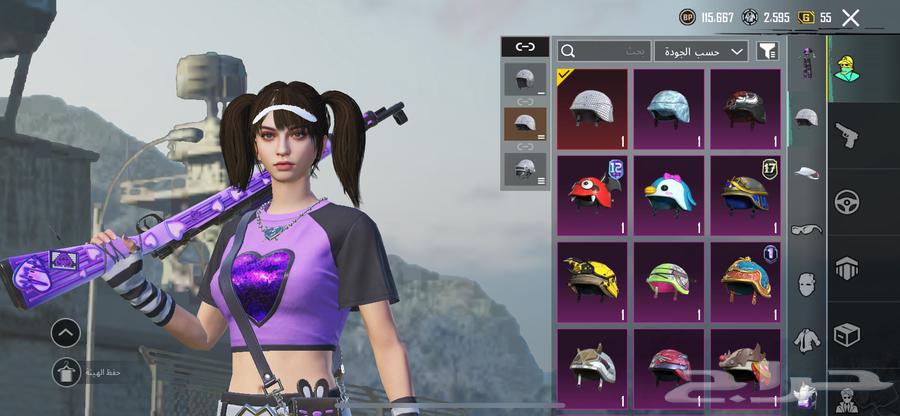Close the inventory screen with the X
The width and height of the screenshot is (900, 416).
tap(850, 17)
